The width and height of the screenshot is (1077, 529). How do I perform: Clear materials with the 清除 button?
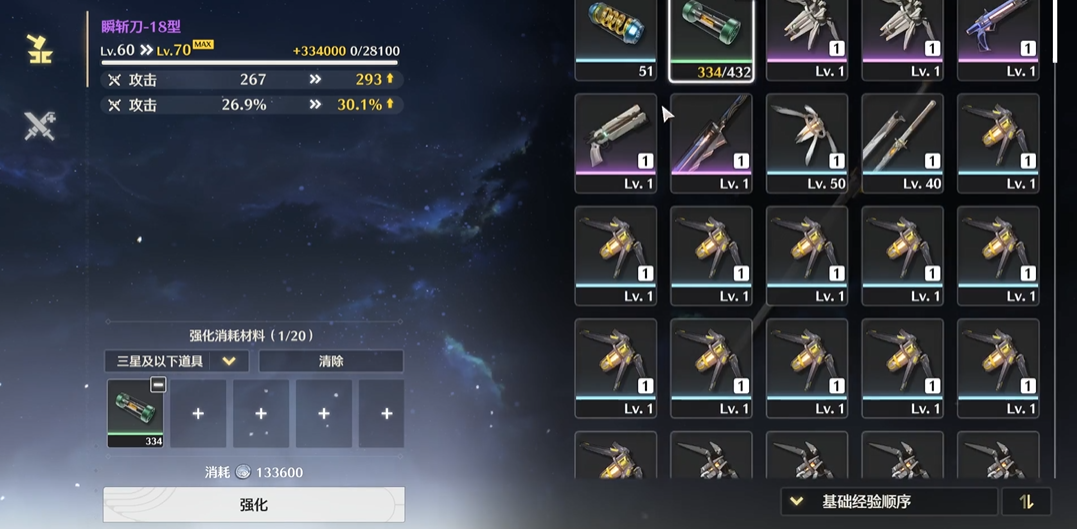pyautogui.click(x=331, y=361)
